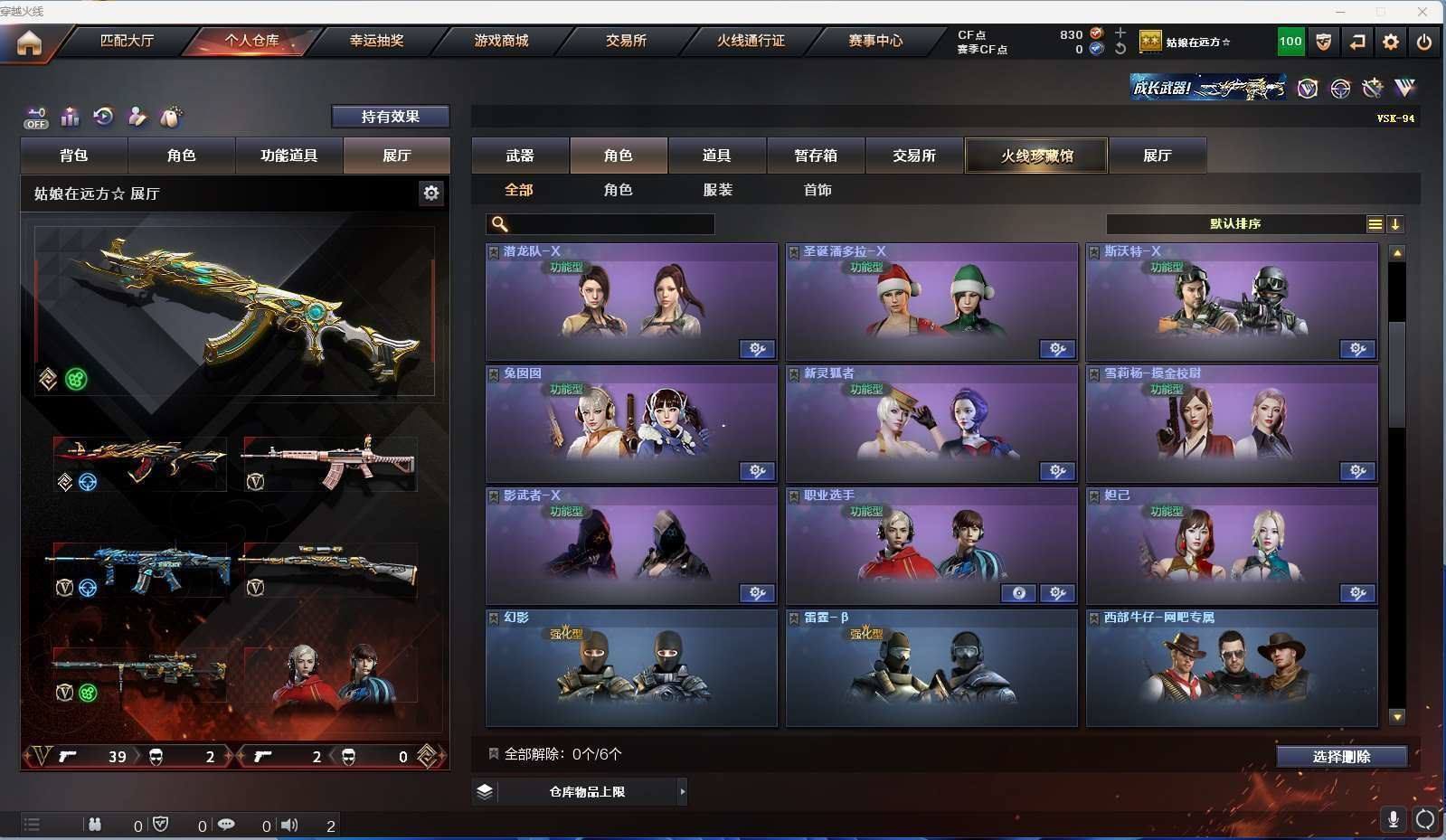This screenshot has width=1446, height=840.
Task: Pick the 西部牛仔-网吧专属 character card
Action: tap(1232, 668)
